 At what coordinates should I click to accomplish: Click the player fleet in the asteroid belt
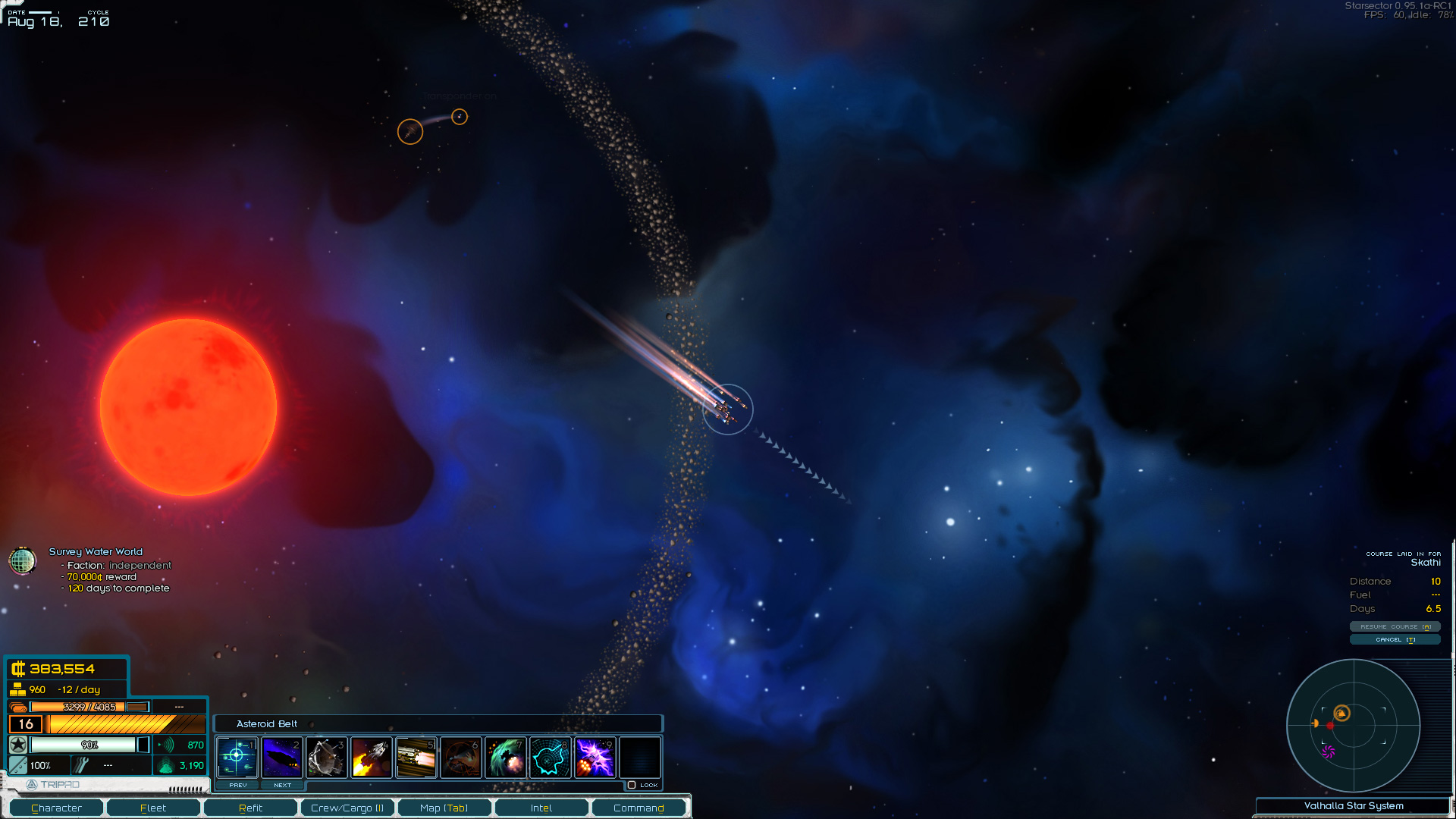(x=727, y=409)
